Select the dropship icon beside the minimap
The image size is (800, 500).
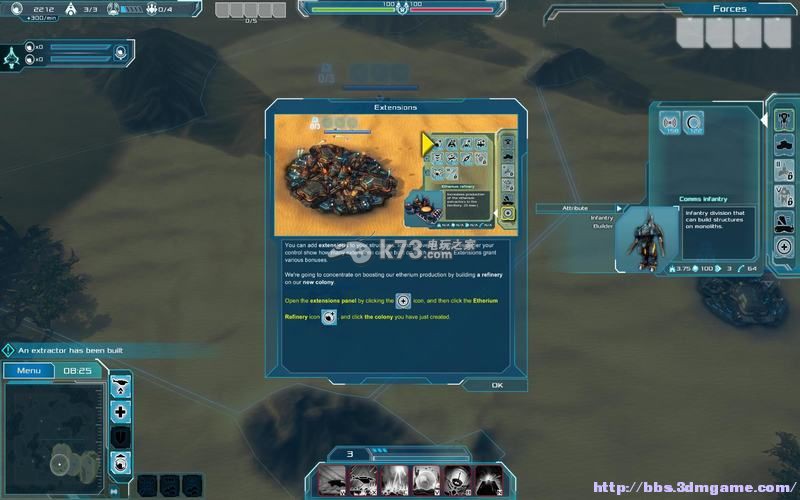121,385
